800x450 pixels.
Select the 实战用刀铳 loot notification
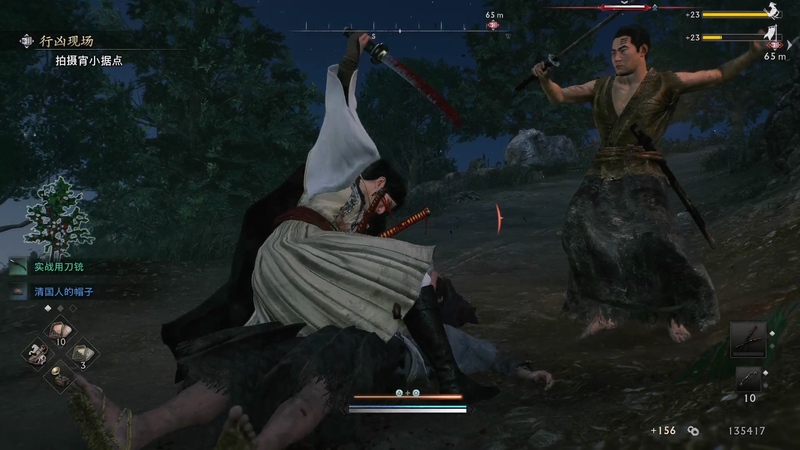tap(64, 268)
